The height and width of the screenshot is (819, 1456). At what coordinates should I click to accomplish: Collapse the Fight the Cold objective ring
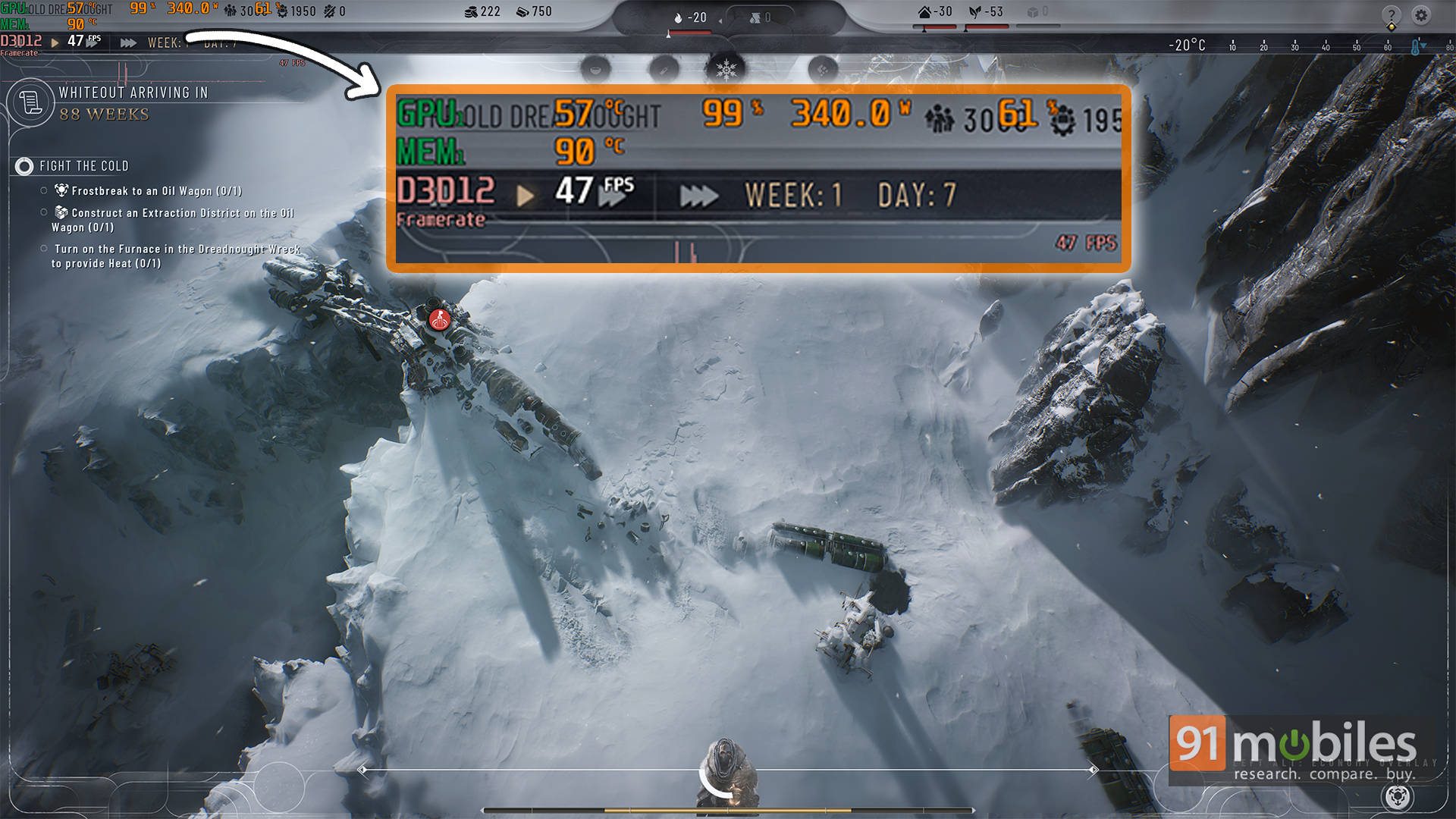click(25, 166)
